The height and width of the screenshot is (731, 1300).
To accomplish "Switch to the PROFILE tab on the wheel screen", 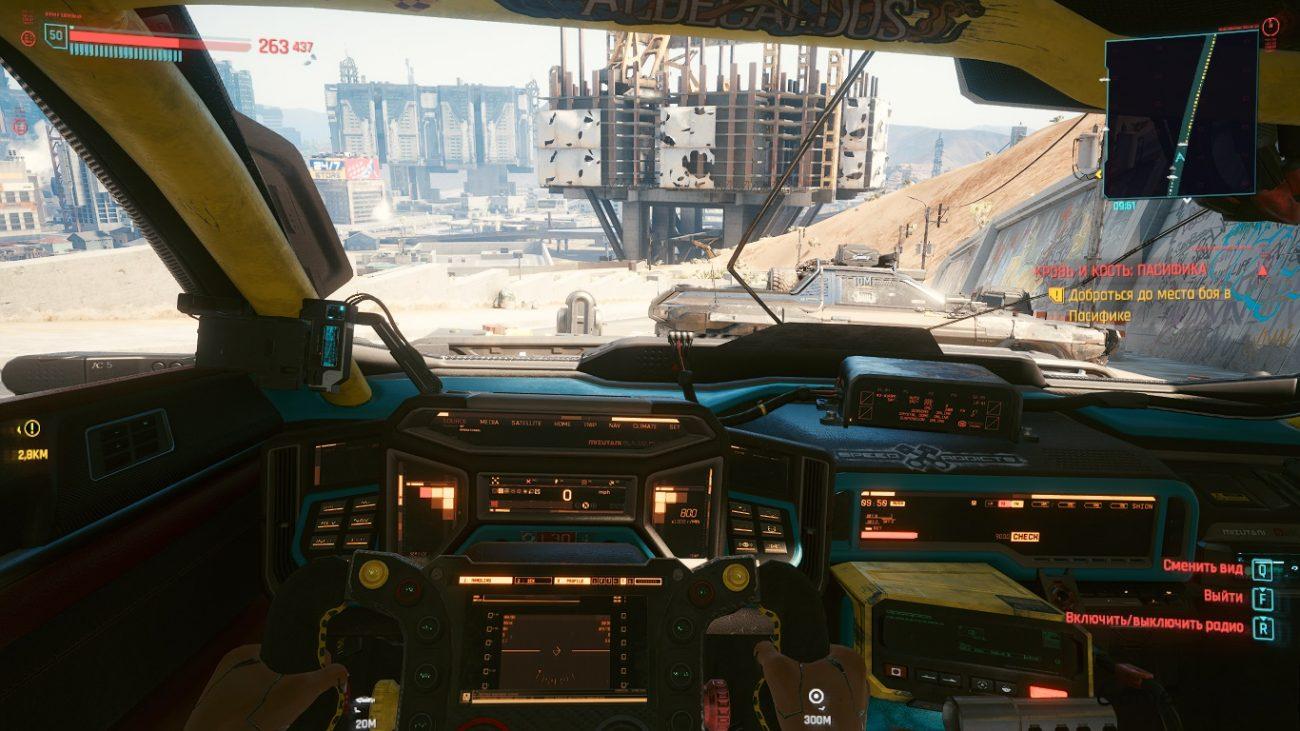I will [574, 579].
